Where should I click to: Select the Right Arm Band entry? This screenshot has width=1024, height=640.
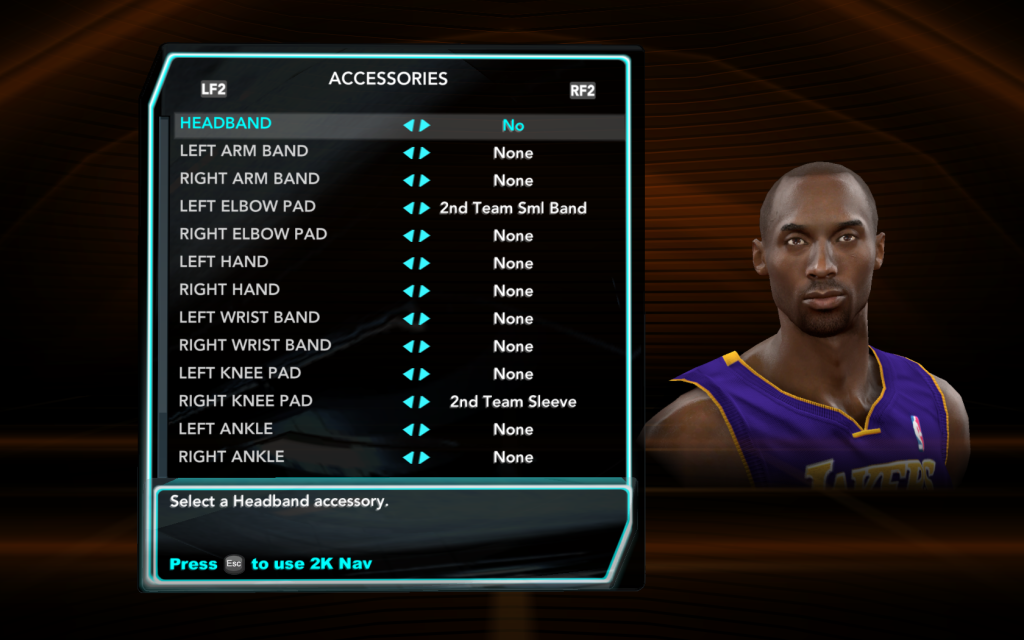coord(249,180)
